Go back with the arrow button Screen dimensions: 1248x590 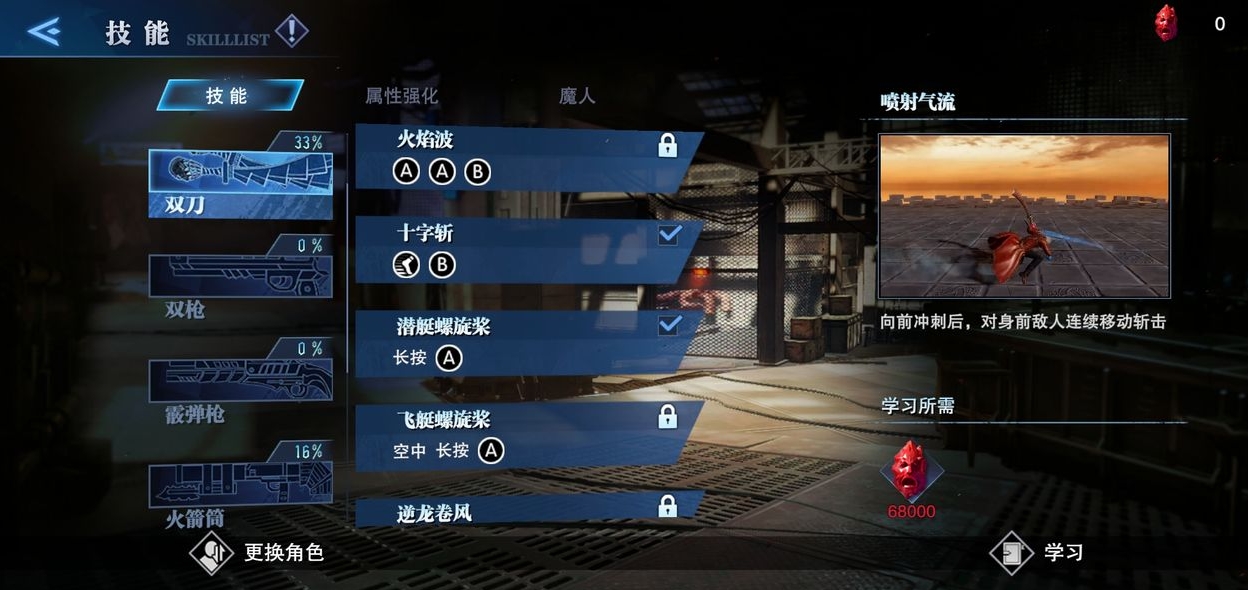point(44,32)
